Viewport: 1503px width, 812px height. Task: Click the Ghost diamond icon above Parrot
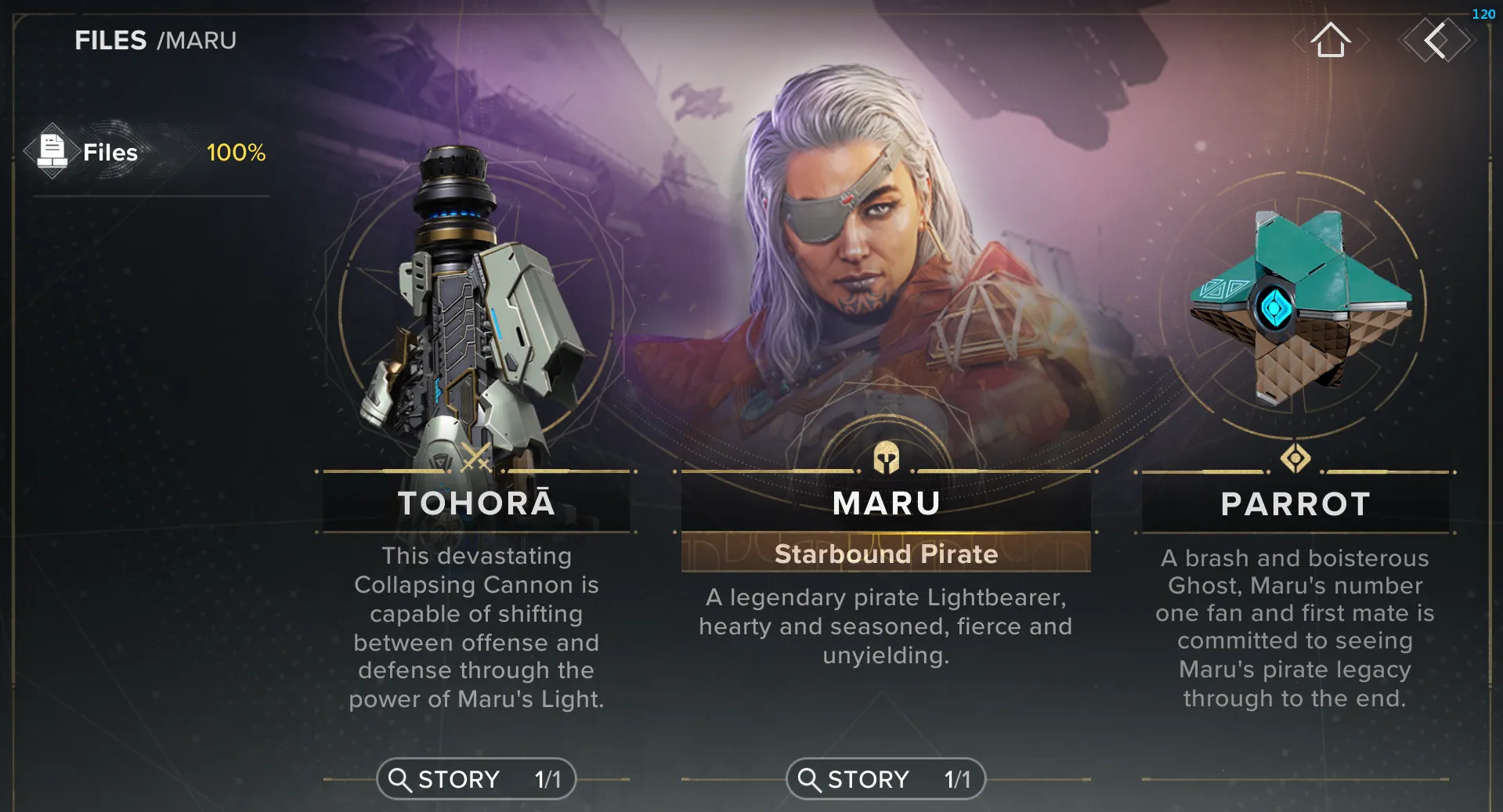(x=1295, y=459)
